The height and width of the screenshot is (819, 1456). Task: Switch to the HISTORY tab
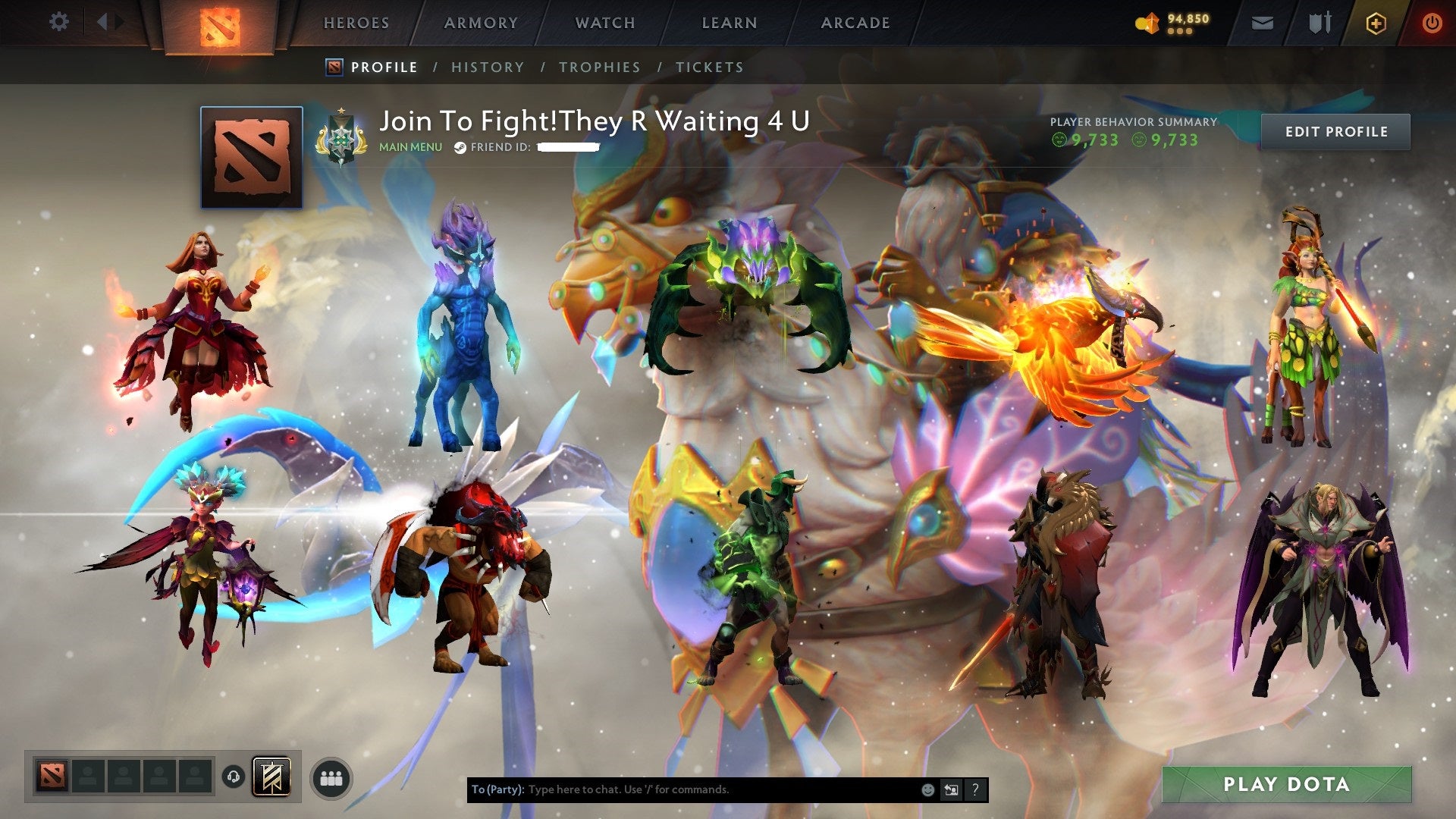point(487,67)
